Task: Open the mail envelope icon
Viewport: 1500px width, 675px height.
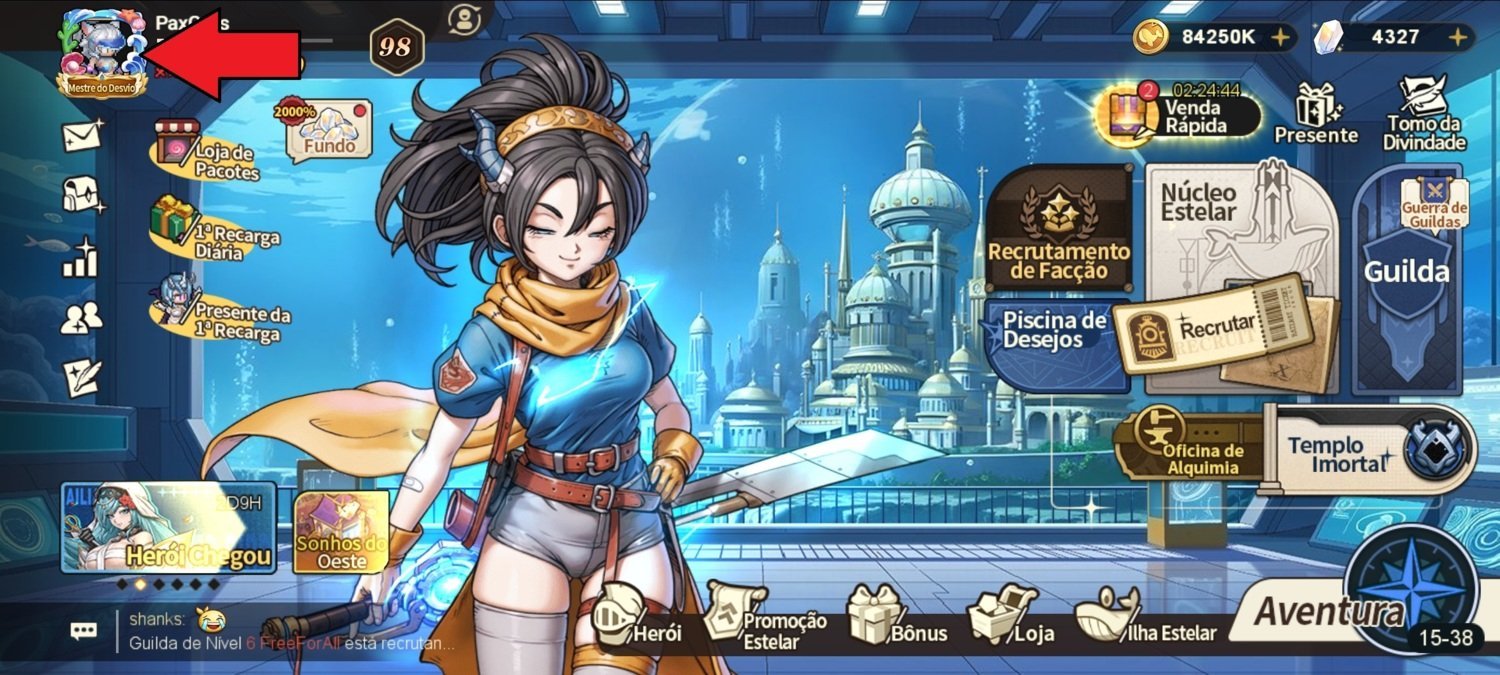Action: (82, 136)
